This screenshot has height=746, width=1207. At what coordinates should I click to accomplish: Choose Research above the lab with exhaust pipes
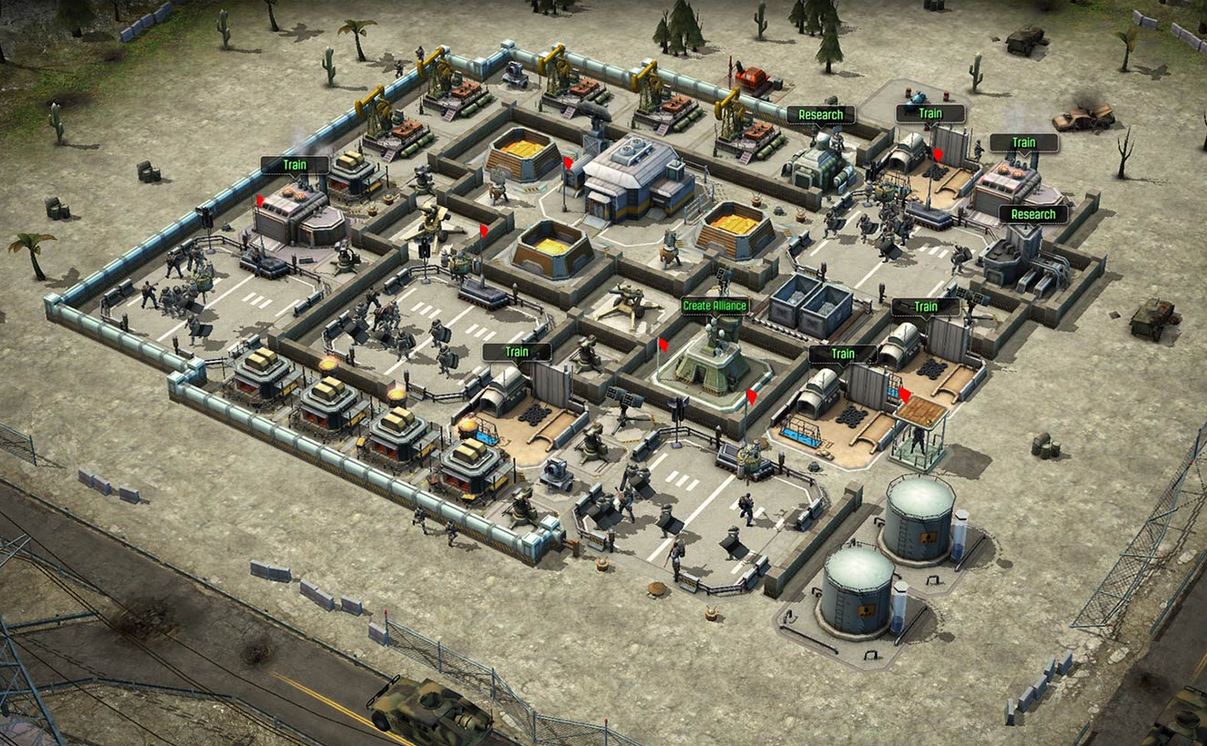tap(1033, 214)
